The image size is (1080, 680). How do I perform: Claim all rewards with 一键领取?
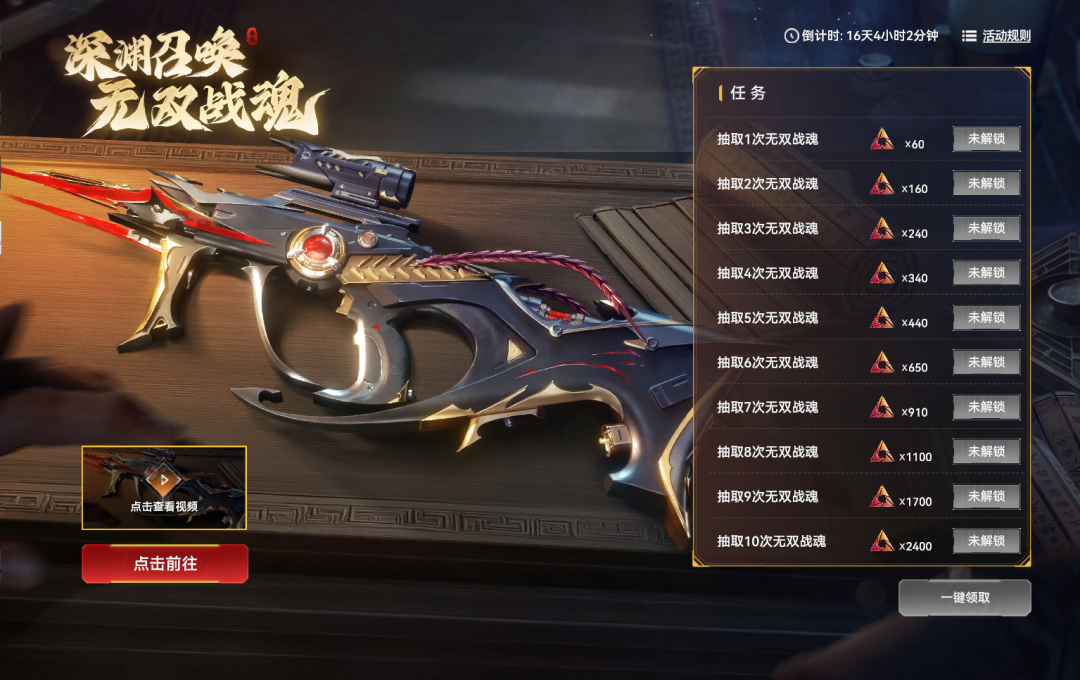click(964, 597)
